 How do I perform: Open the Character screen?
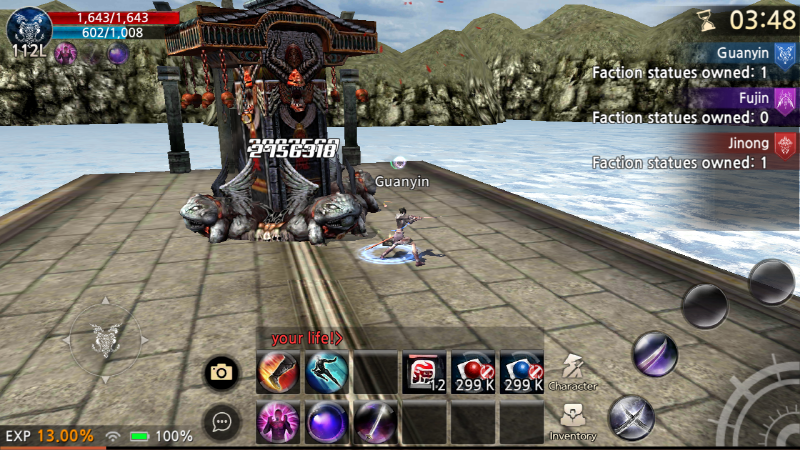[573, 371]
